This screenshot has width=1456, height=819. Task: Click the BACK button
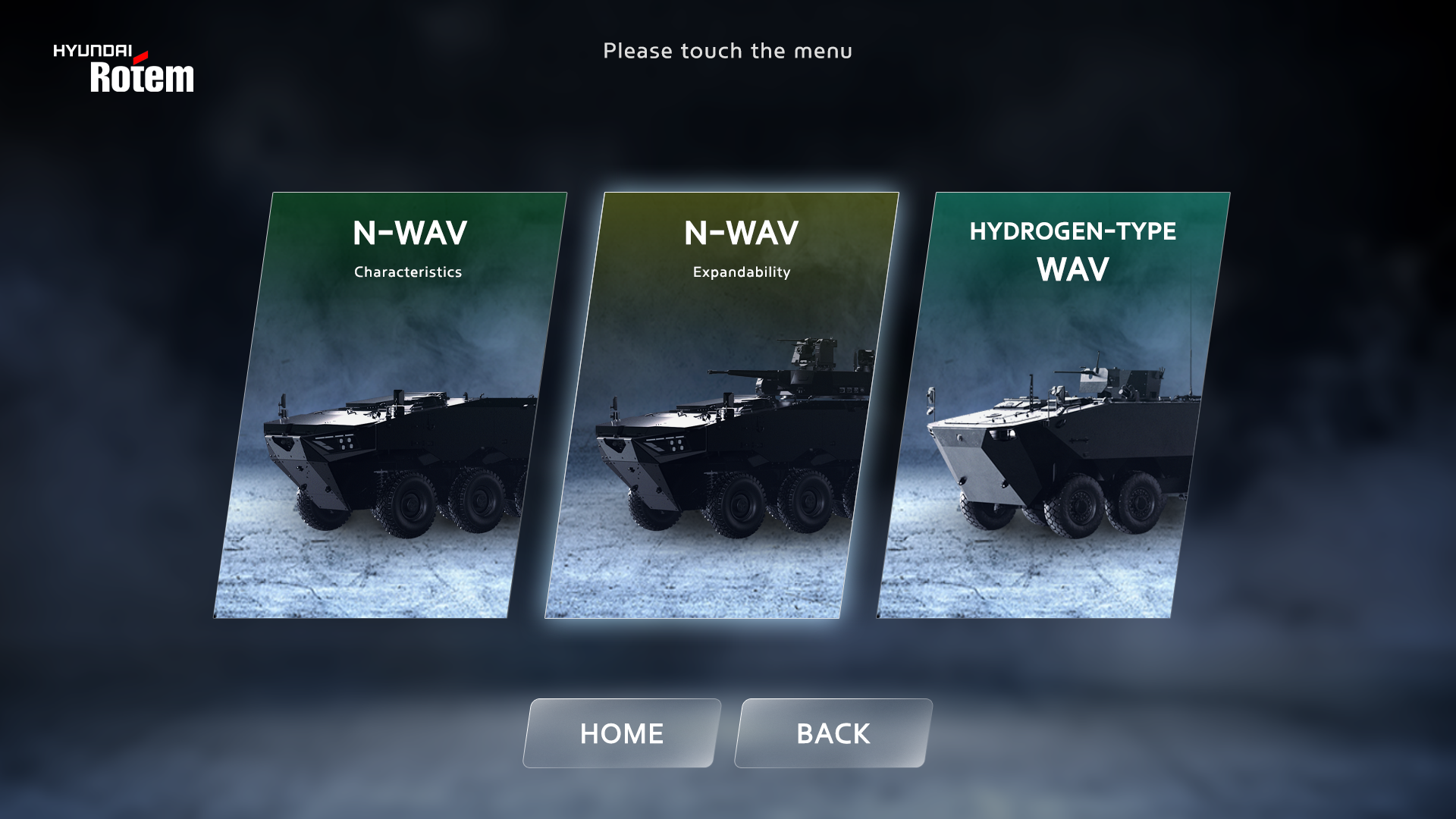833,733
